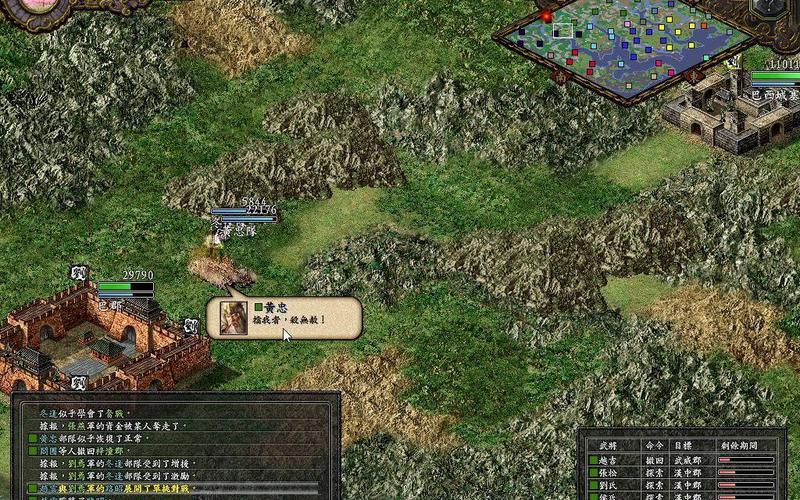The width and height of the screenshot is (800, 500).
Task: Click 黃忠's portrait in the dialogue bubble
Action: pyautogui.click(x=233, y=317)
